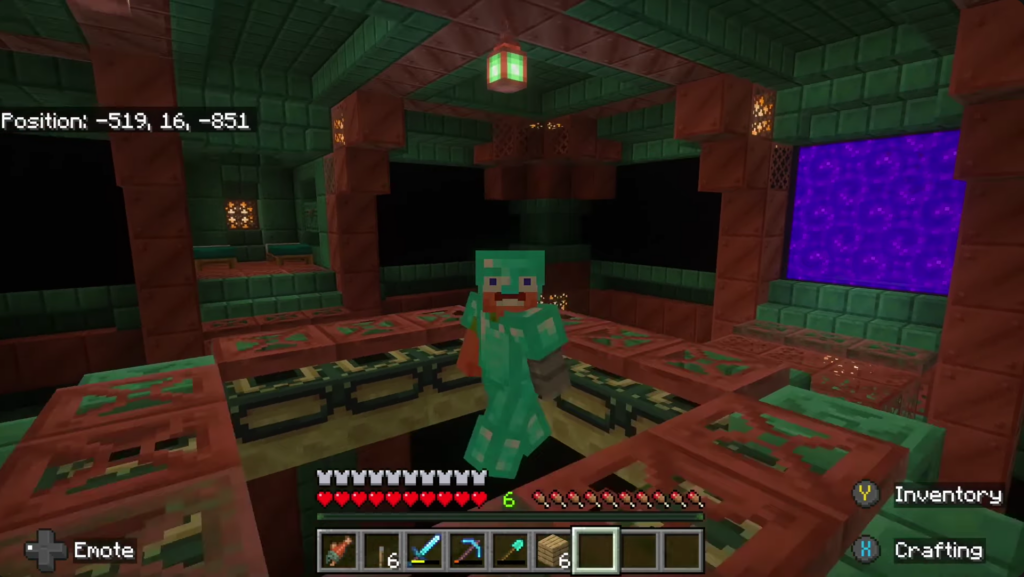
Task: Pick the wooden planks hotbar slot
Action: pos(553,551)
